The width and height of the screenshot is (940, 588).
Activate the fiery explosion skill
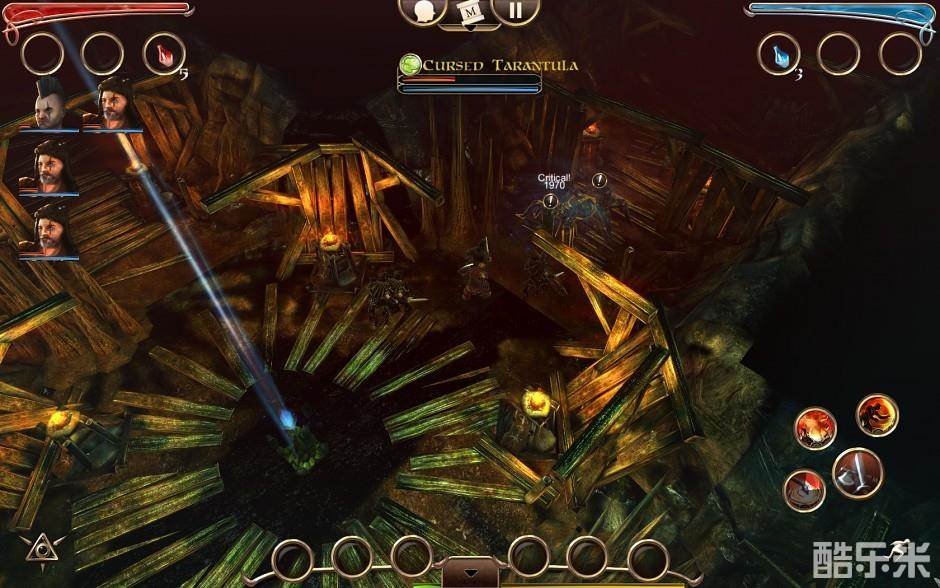[815, 428]
